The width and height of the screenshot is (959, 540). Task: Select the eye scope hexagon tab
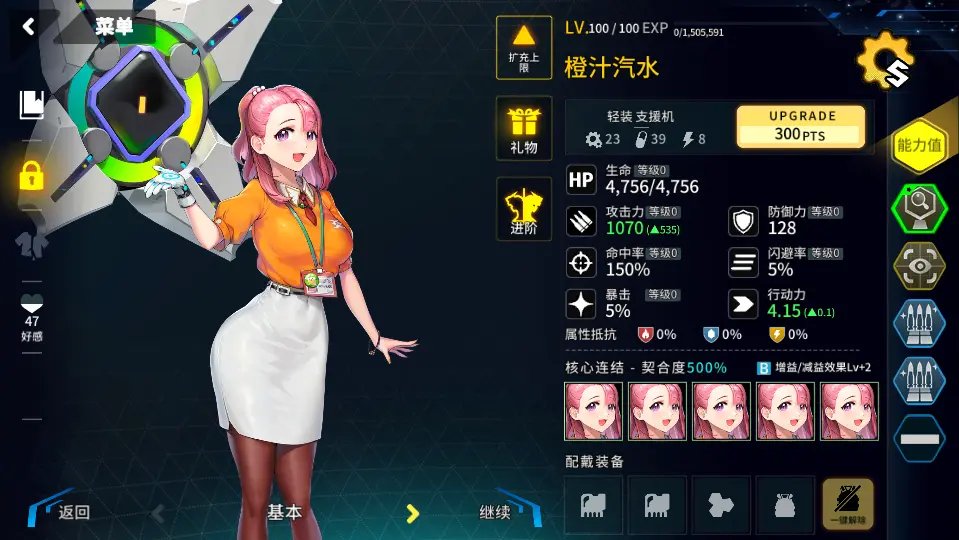[919, 265]
